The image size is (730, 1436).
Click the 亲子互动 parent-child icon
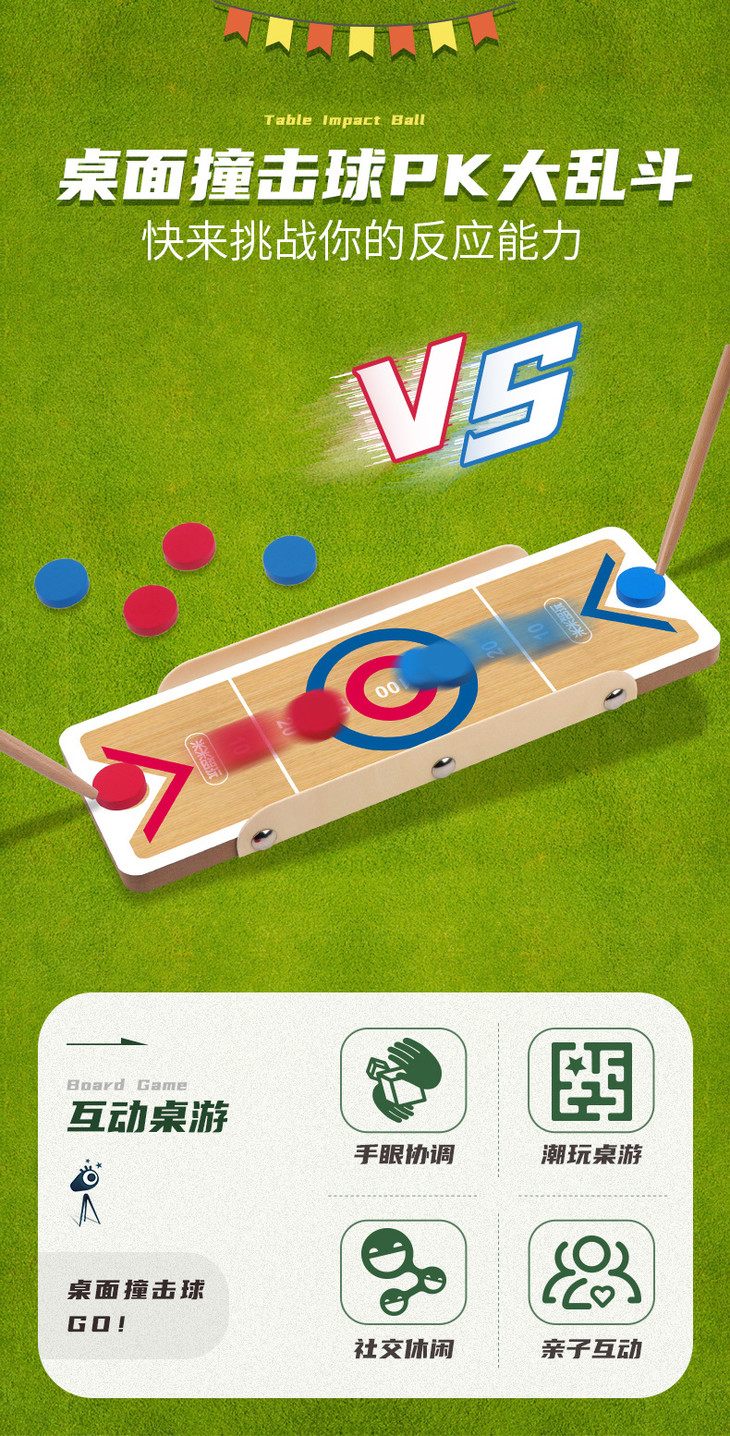590,1272
